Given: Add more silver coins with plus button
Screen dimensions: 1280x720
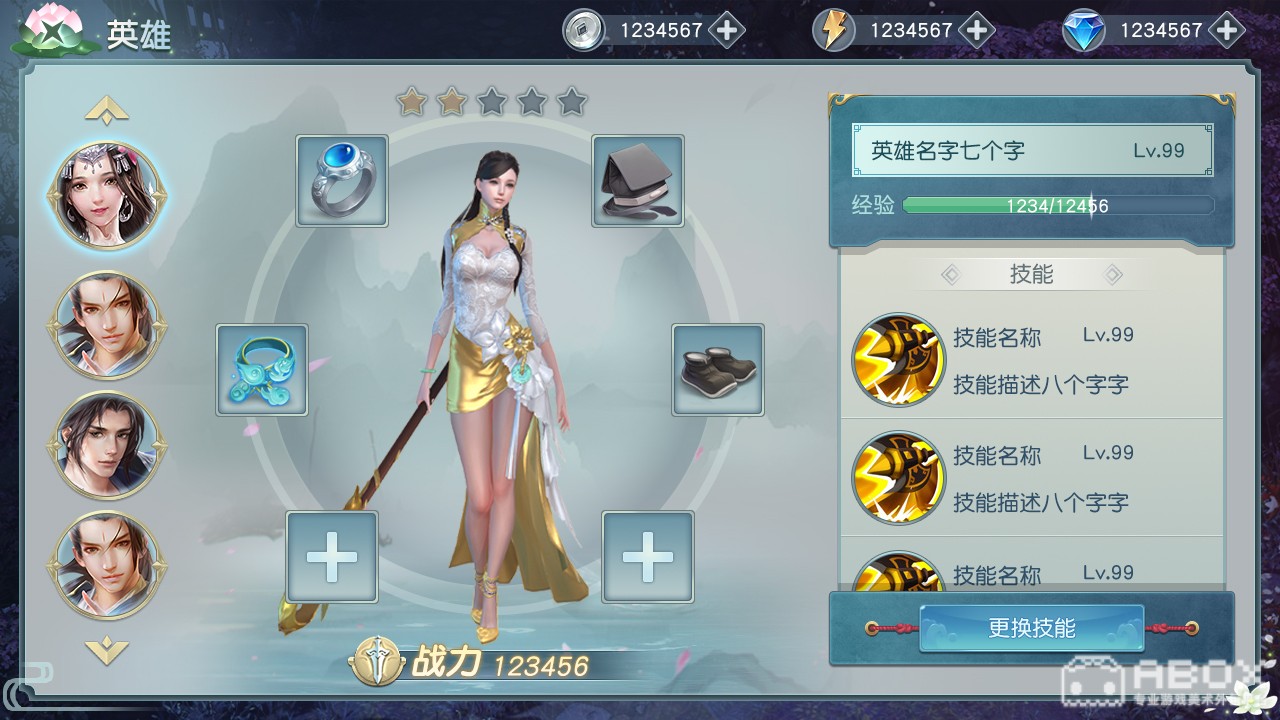Looking at the screenshot, I should pos(727,30).
